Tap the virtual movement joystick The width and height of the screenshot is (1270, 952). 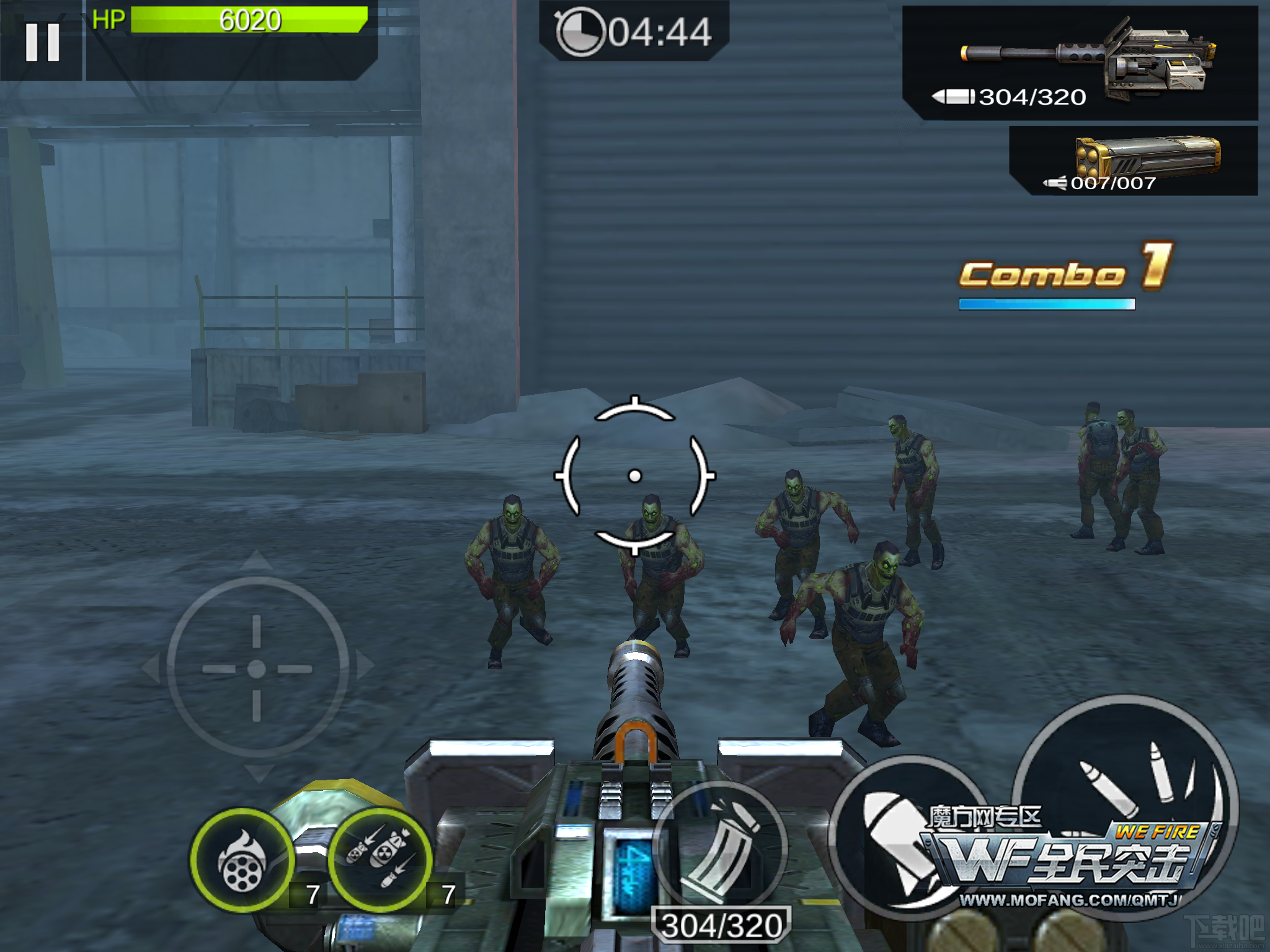pos(257,668)
